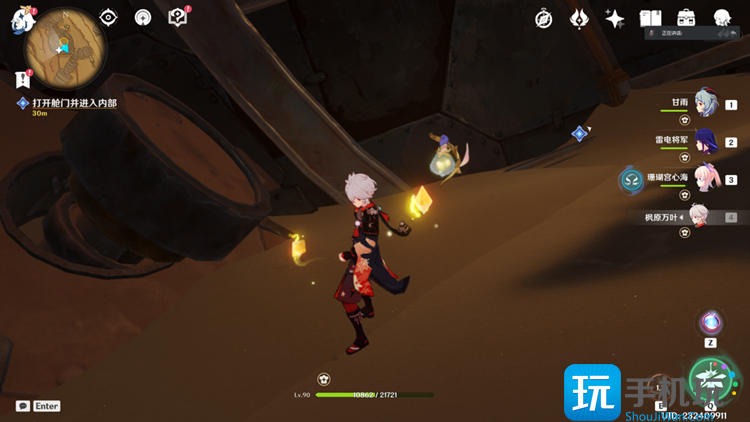Switch to party member 珊瑚宫心海

707,178
